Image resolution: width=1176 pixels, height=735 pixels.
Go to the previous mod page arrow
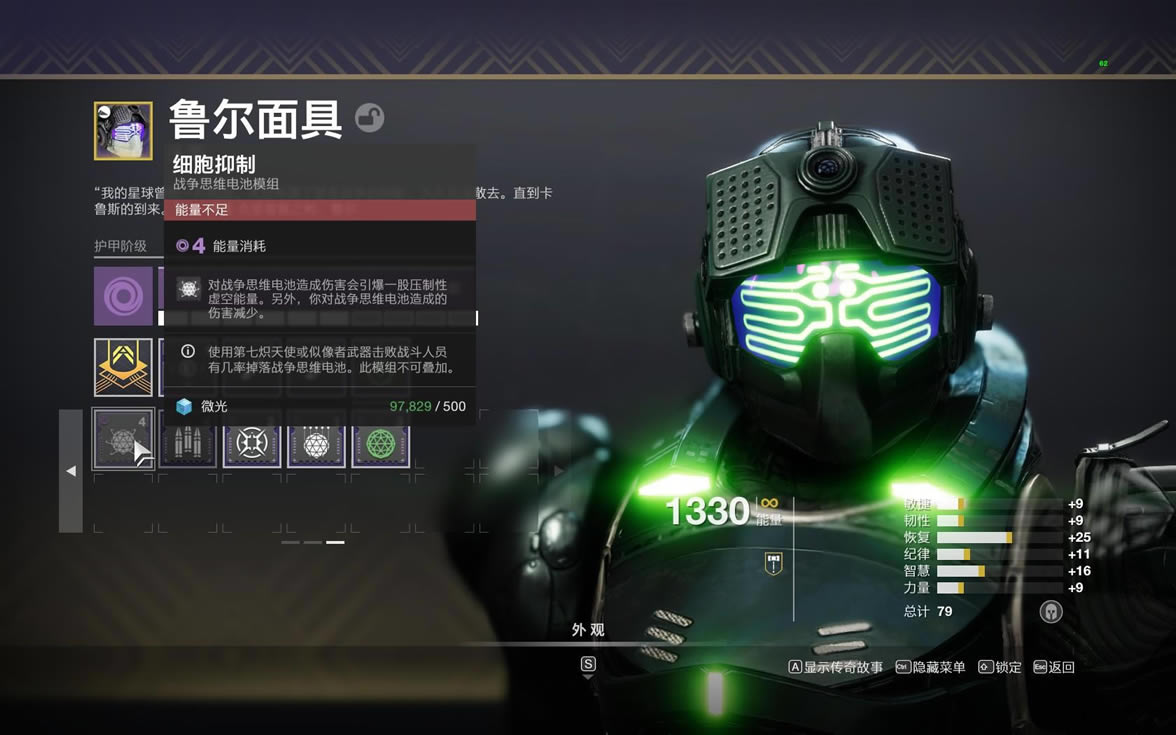point(71,471)
